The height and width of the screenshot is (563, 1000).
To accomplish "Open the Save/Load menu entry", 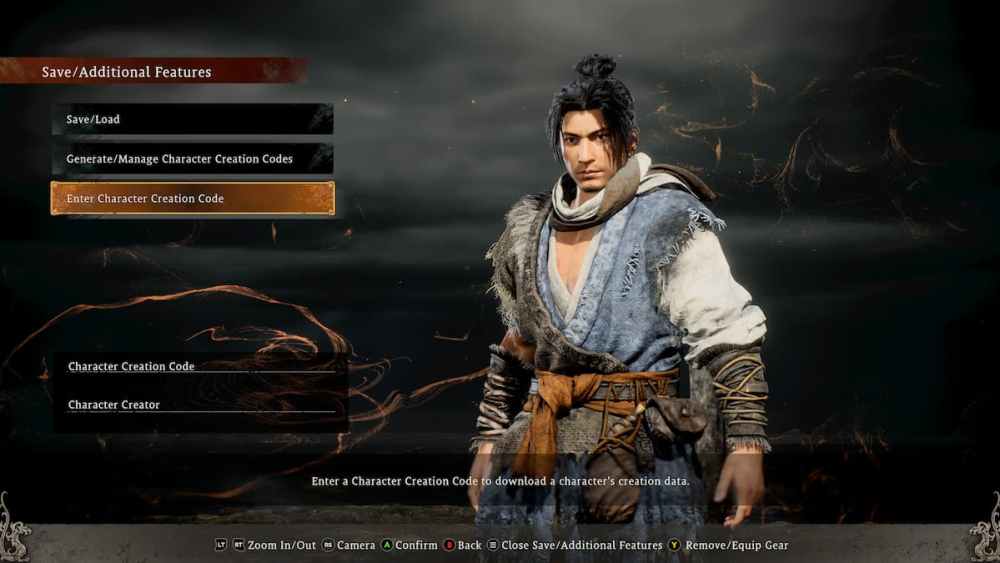I will pos(192,119).
